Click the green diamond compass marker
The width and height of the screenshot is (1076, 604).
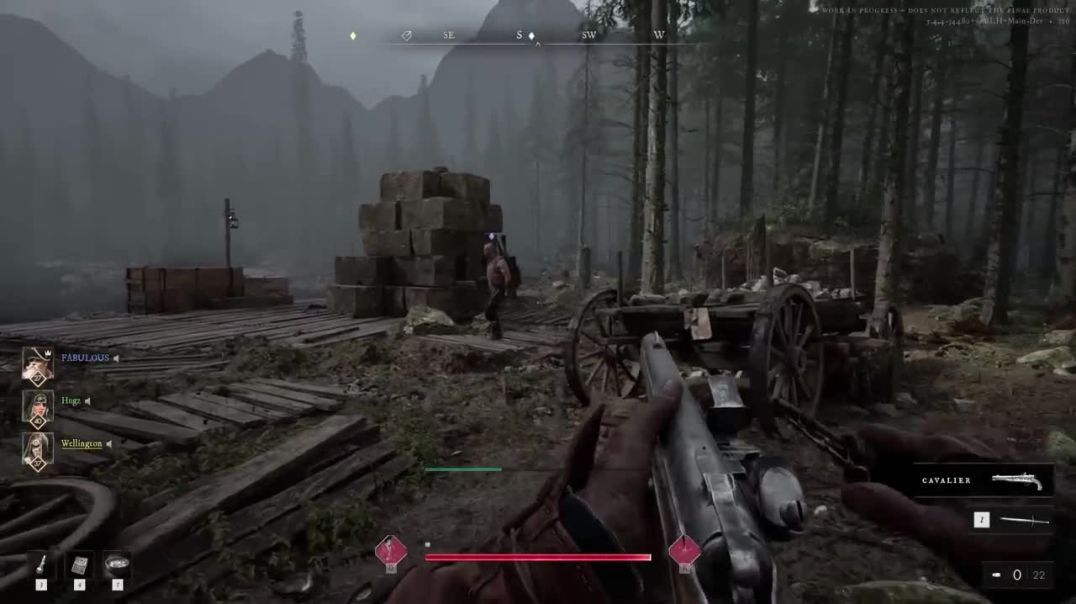[x=353, y=36]
